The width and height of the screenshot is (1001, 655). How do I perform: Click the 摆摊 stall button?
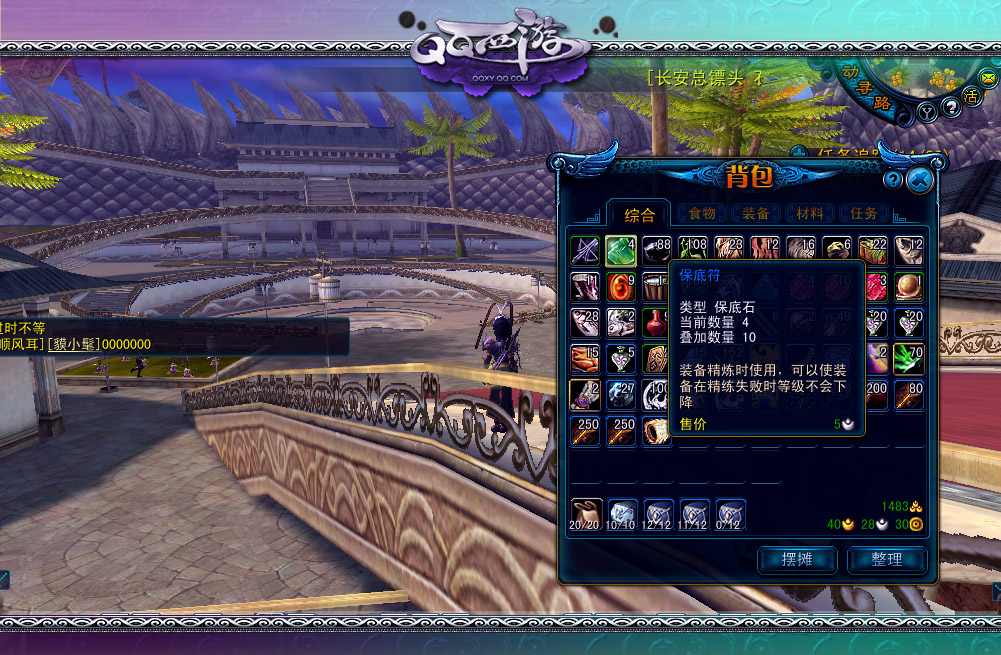pyautogui.click(x=797, y=559)
